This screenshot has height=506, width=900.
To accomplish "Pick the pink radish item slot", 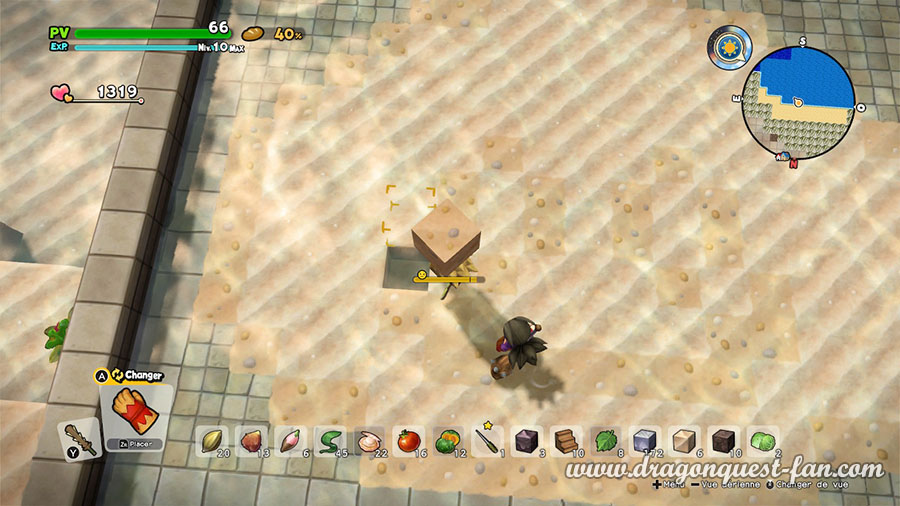I will click(291, 440).
